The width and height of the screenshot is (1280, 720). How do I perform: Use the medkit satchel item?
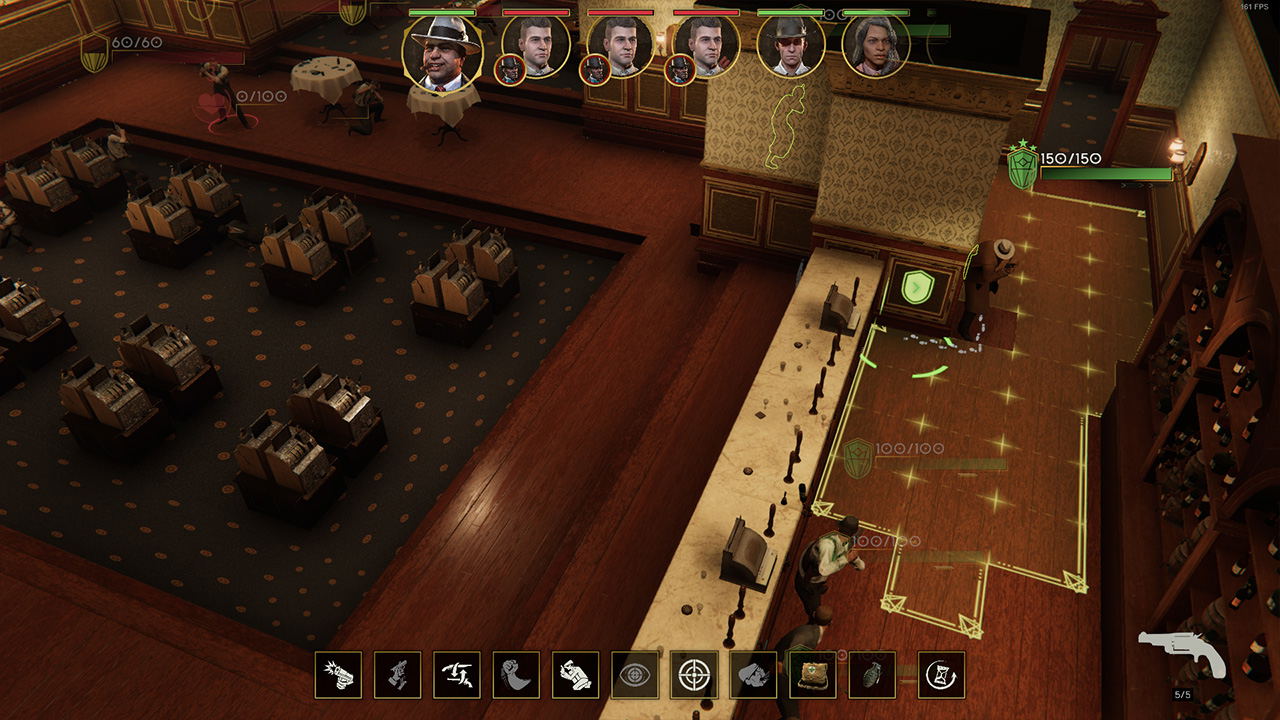(813, 675)
